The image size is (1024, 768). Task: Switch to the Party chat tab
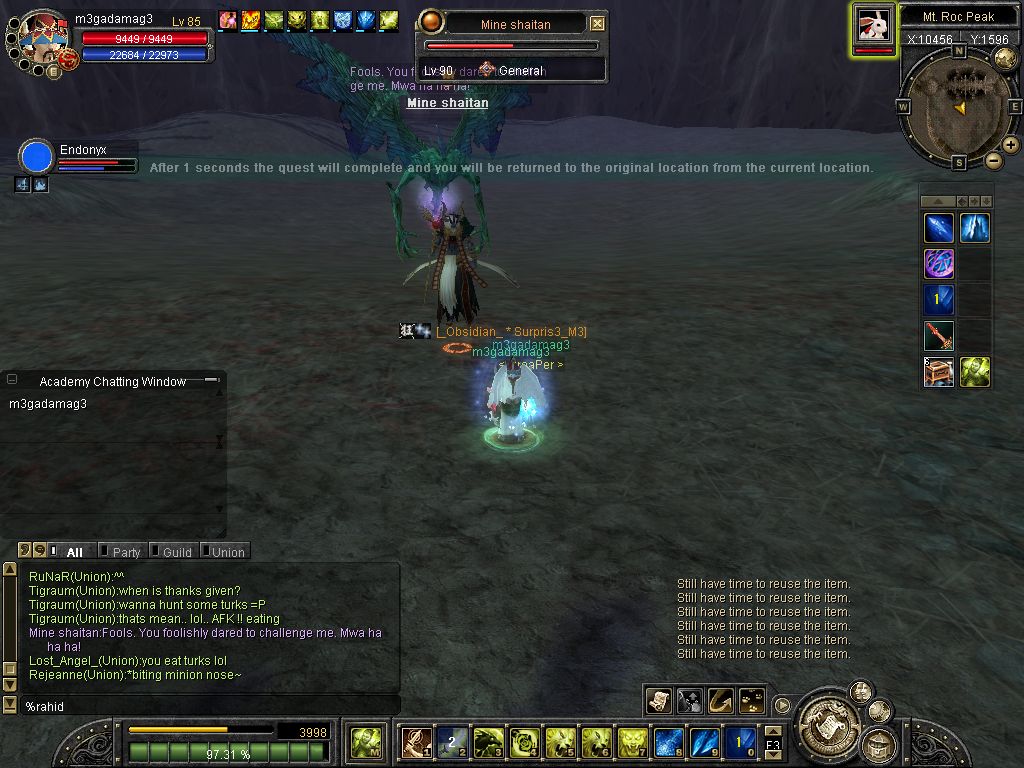125,551
